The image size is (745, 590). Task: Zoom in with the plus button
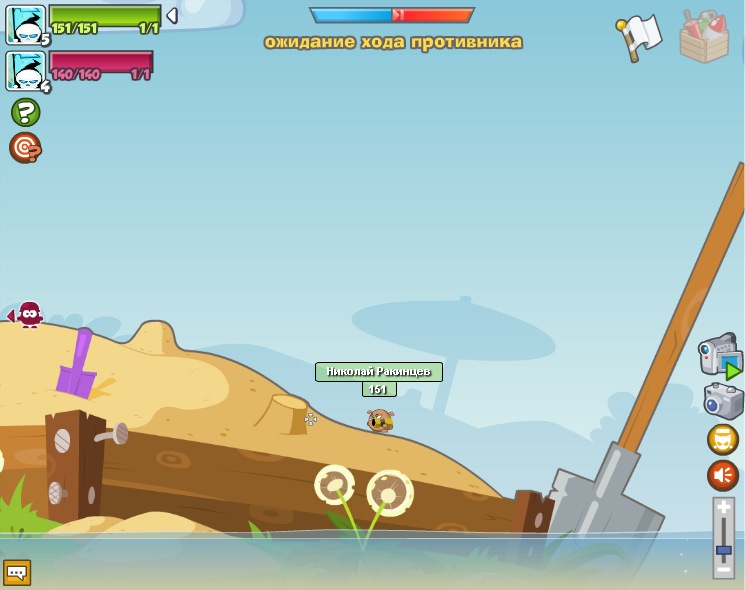[x=724, y=508]
